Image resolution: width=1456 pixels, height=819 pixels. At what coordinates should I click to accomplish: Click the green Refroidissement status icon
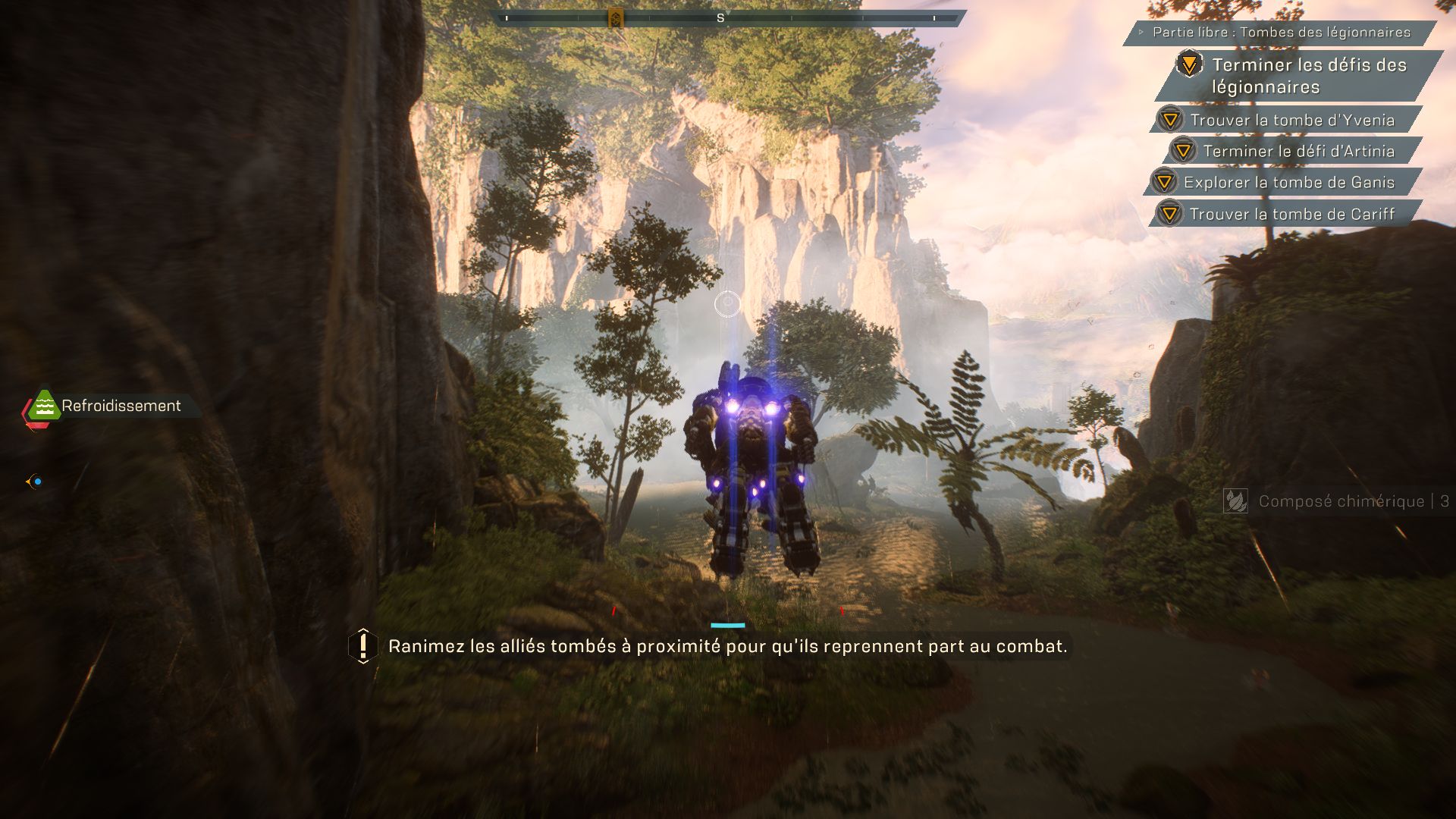pyautogui.click(x=43, y=406)
